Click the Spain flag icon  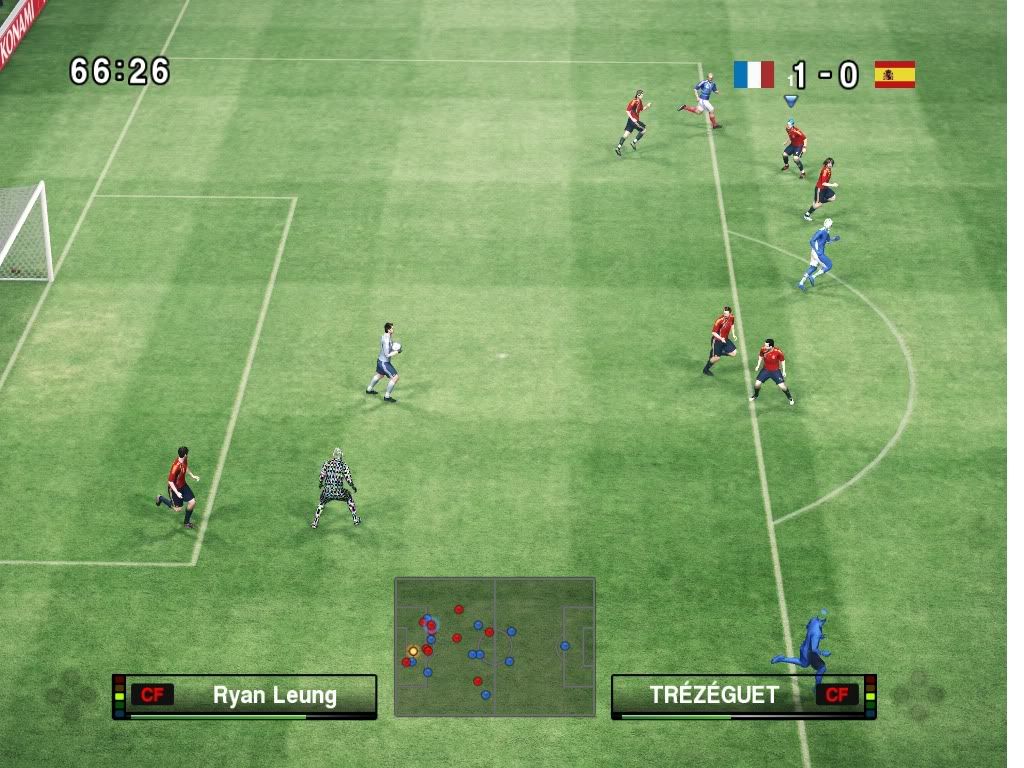(x=894, y=75)
